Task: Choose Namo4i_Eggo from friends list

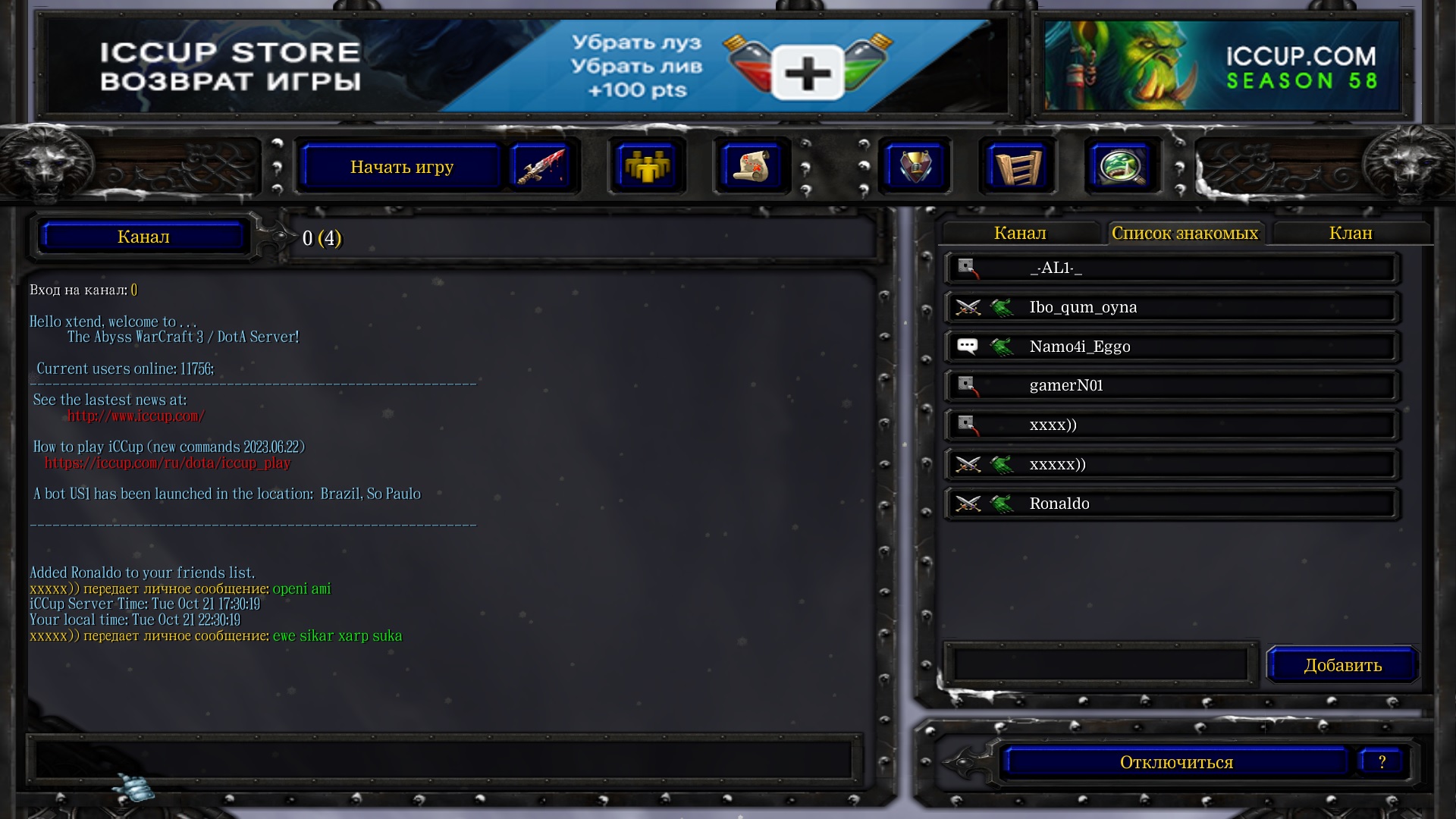Action: [1171, 347]
